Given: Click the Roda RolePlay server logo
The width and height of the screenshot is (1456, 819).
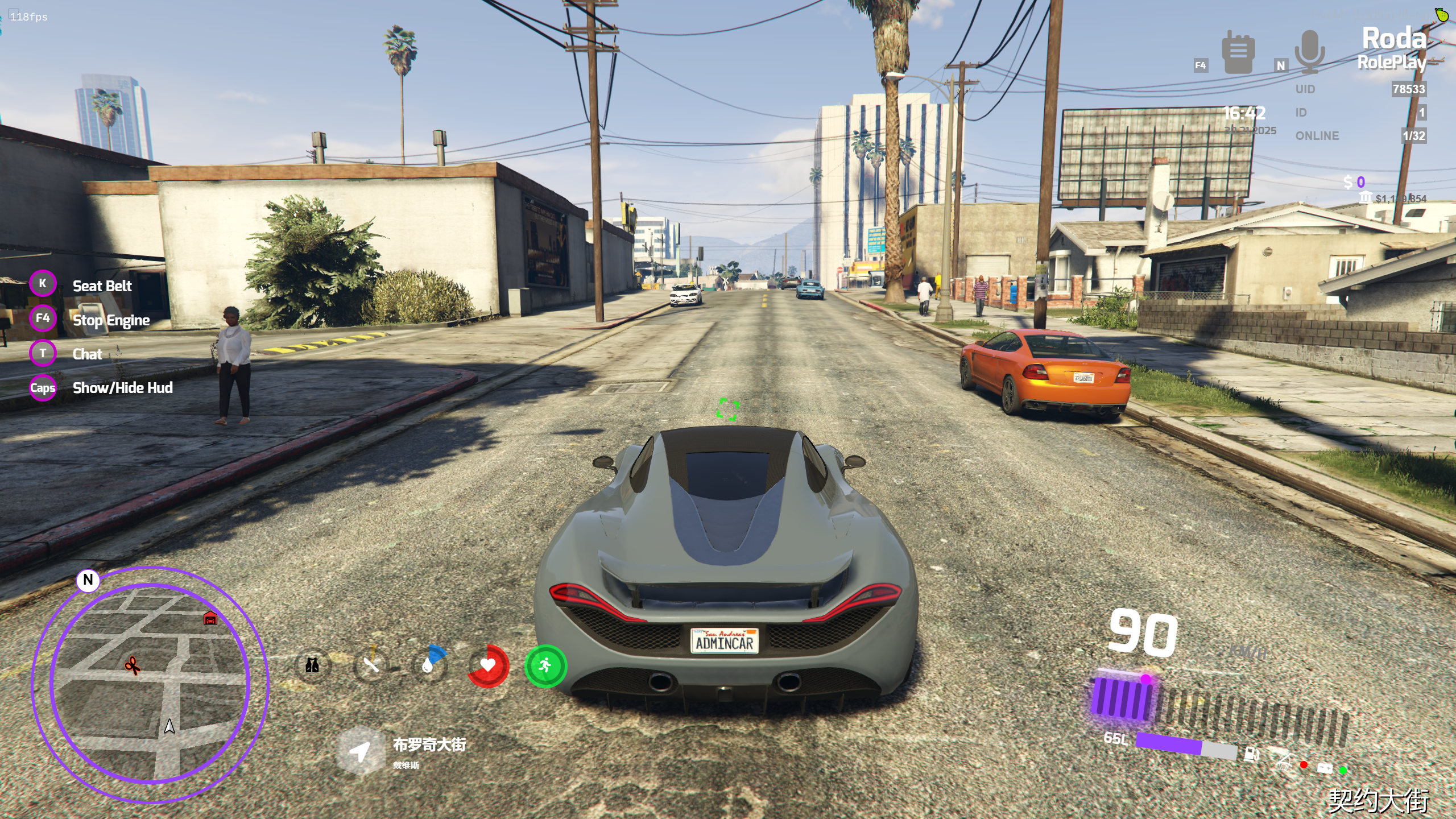Looking at the screenshot, I should [x=1392, y=49].
